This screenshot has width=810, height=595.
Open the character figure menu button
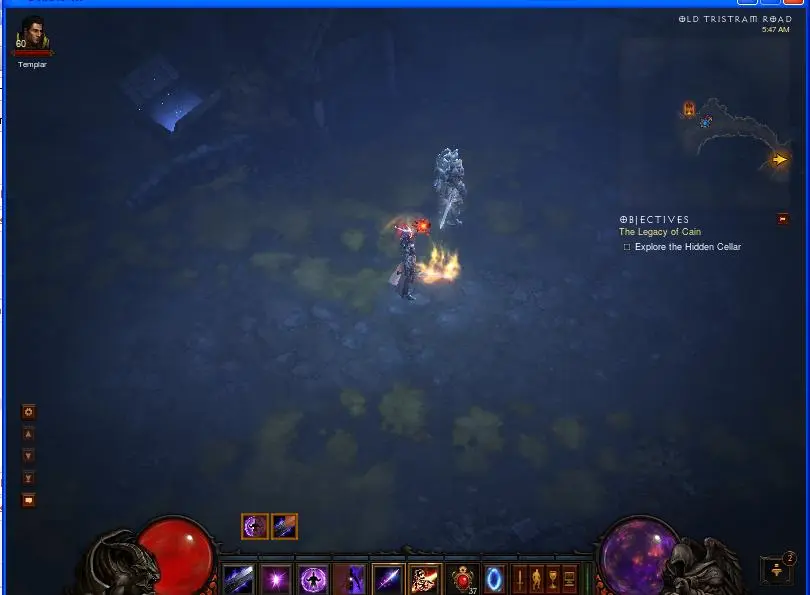pyautogui.click(x=536, y=578)
